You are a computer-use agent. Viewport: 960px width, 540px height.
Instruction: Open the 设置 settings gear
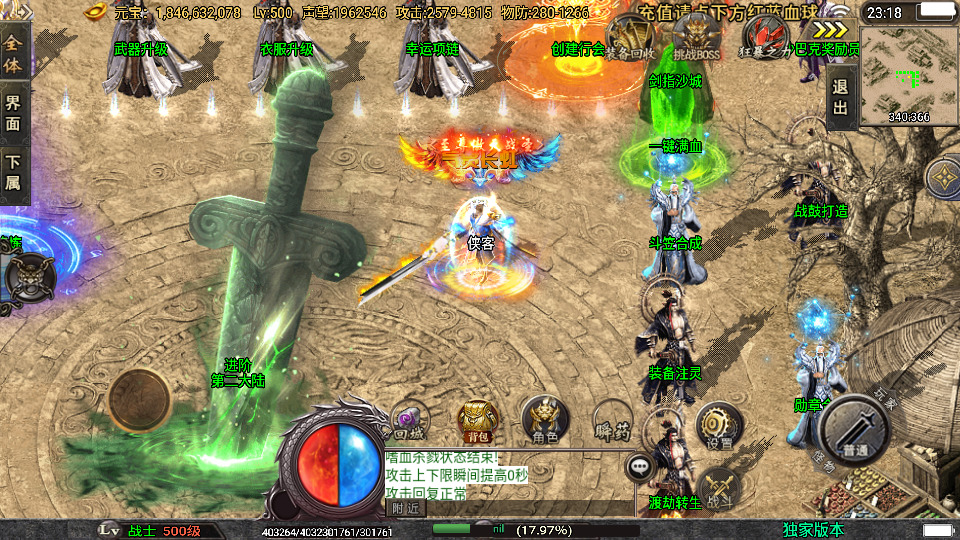click(717, 425)
